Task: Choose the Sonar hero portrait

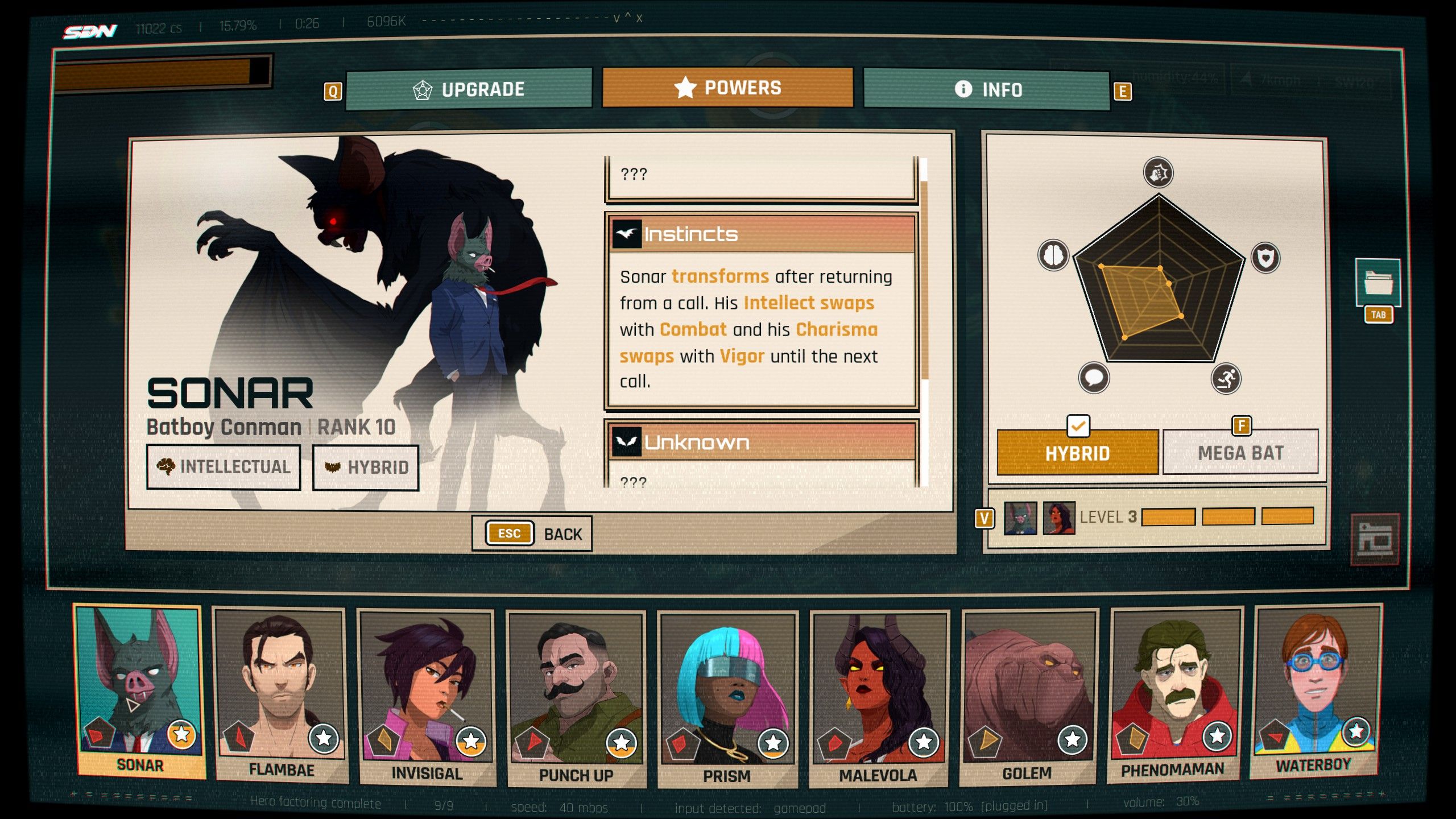Action: click(x=139, y=691)
